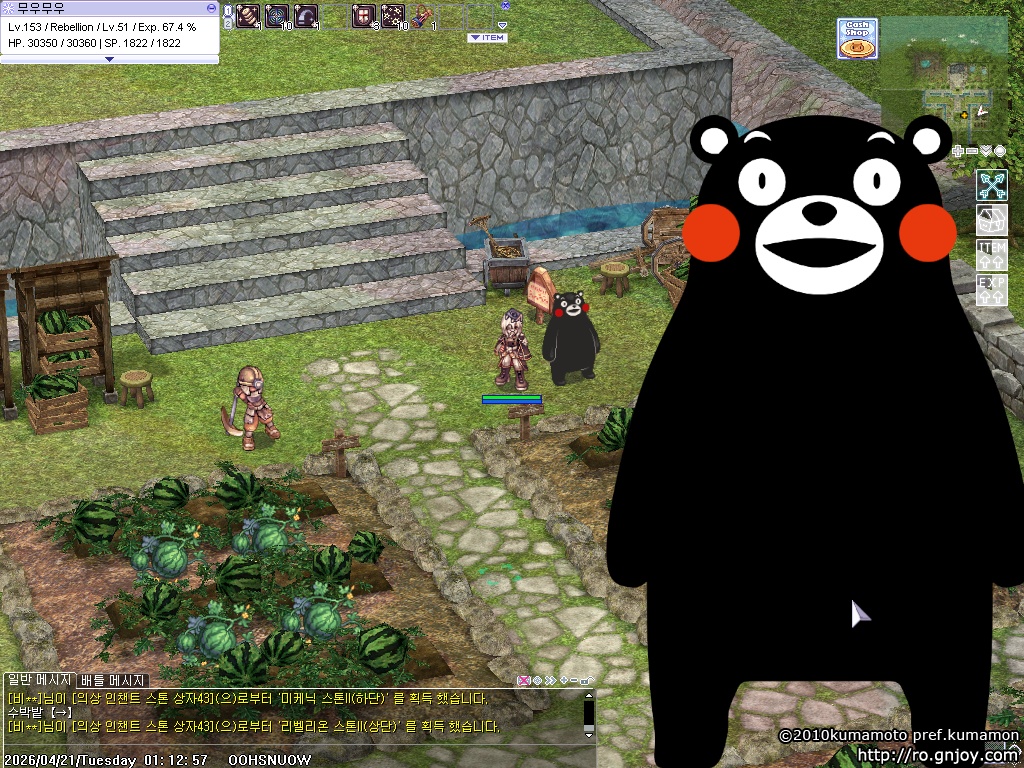Viewport: 1024px width, 768px height.
Task: Switch to the 배틀 메시지 chat tab
Action: 113,681
